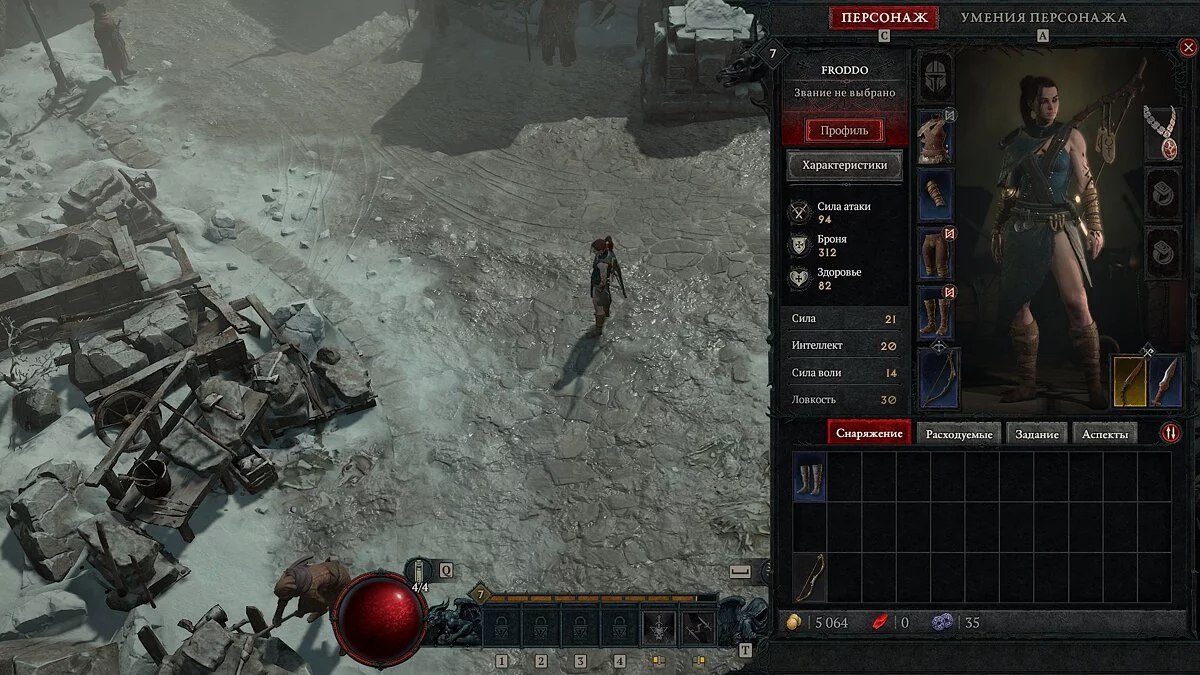Image resolution: width=1200 pixels, height=675 pixels.
Task: Select the equipped chest armor slot
Action: [x=936, y=136]
